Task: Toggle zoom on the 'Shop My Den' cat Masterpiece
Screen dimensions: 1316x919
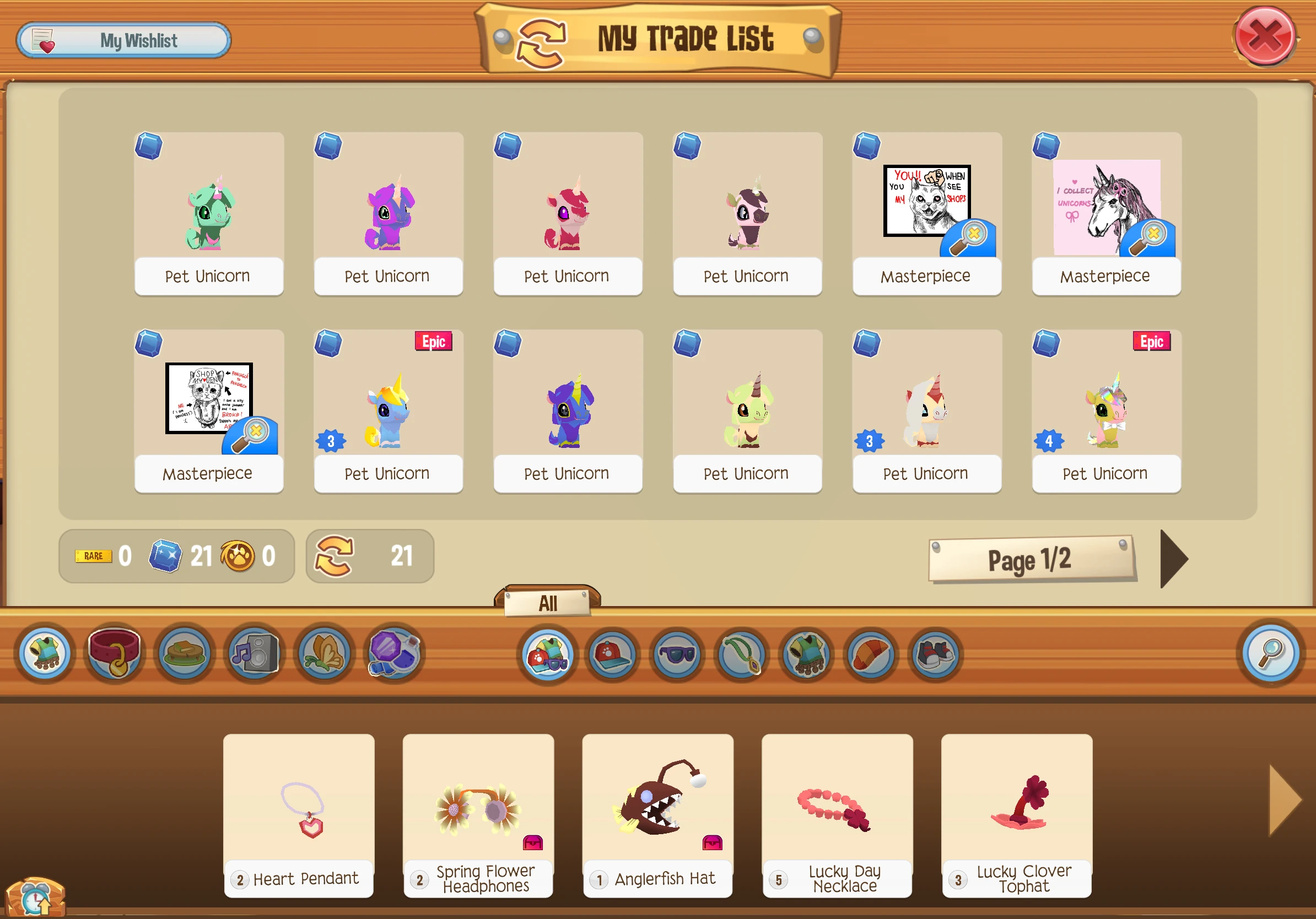Action: pos(255,434)
